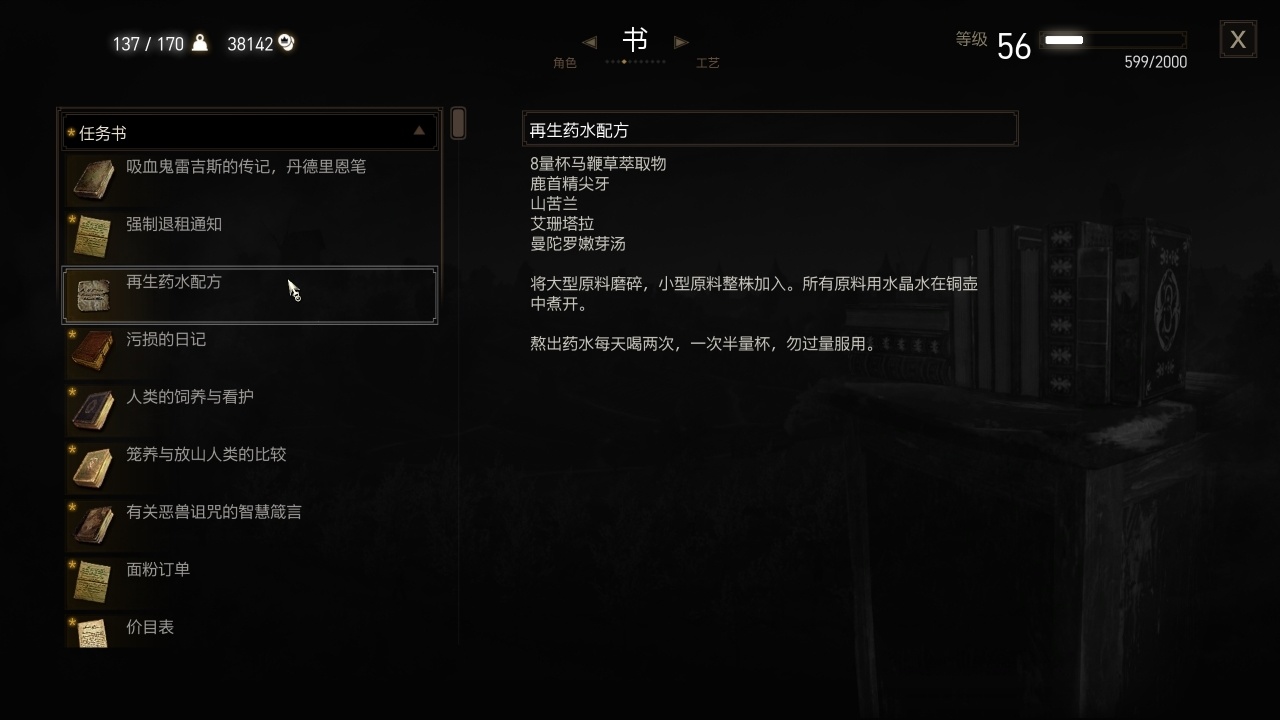Select 有关恶兽诅咒的智慧箴言 book icon
The image size is (1280, 720).
coord(93,523)
